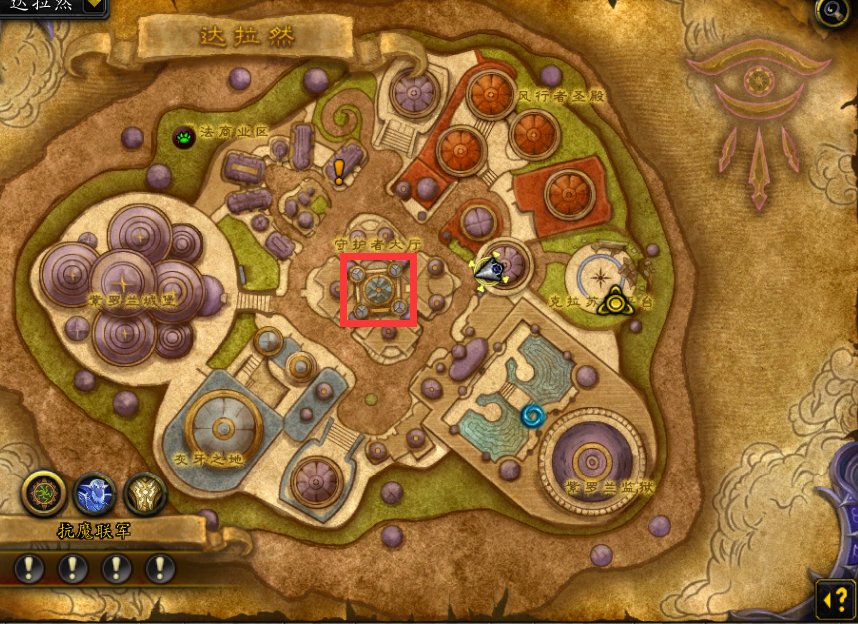Click the magnifying glass map button
The image size is (858, 624).
click(832, 12)
